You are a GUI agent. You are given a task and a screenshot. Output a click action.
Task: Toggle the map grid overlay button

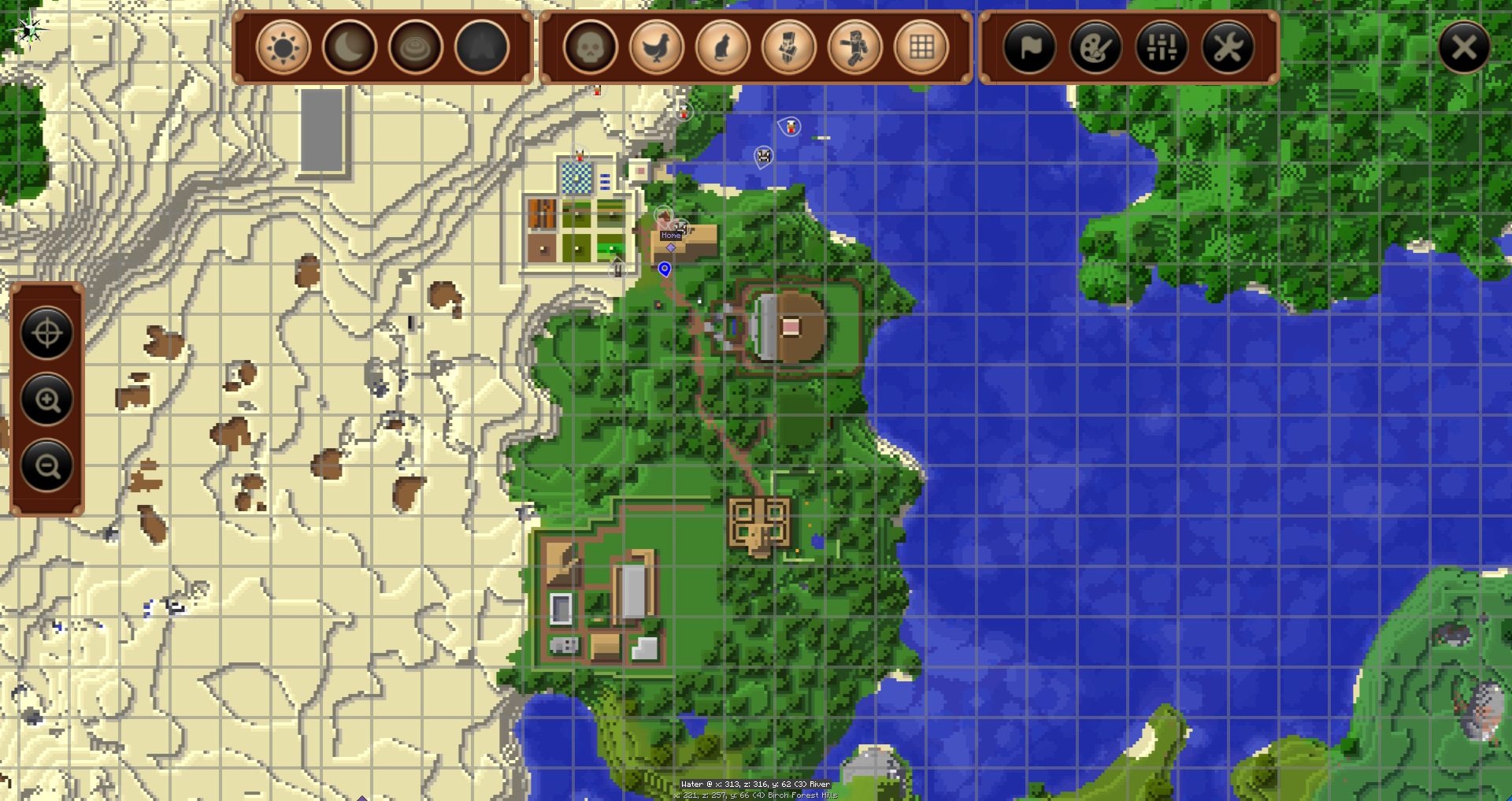point(921,48)
